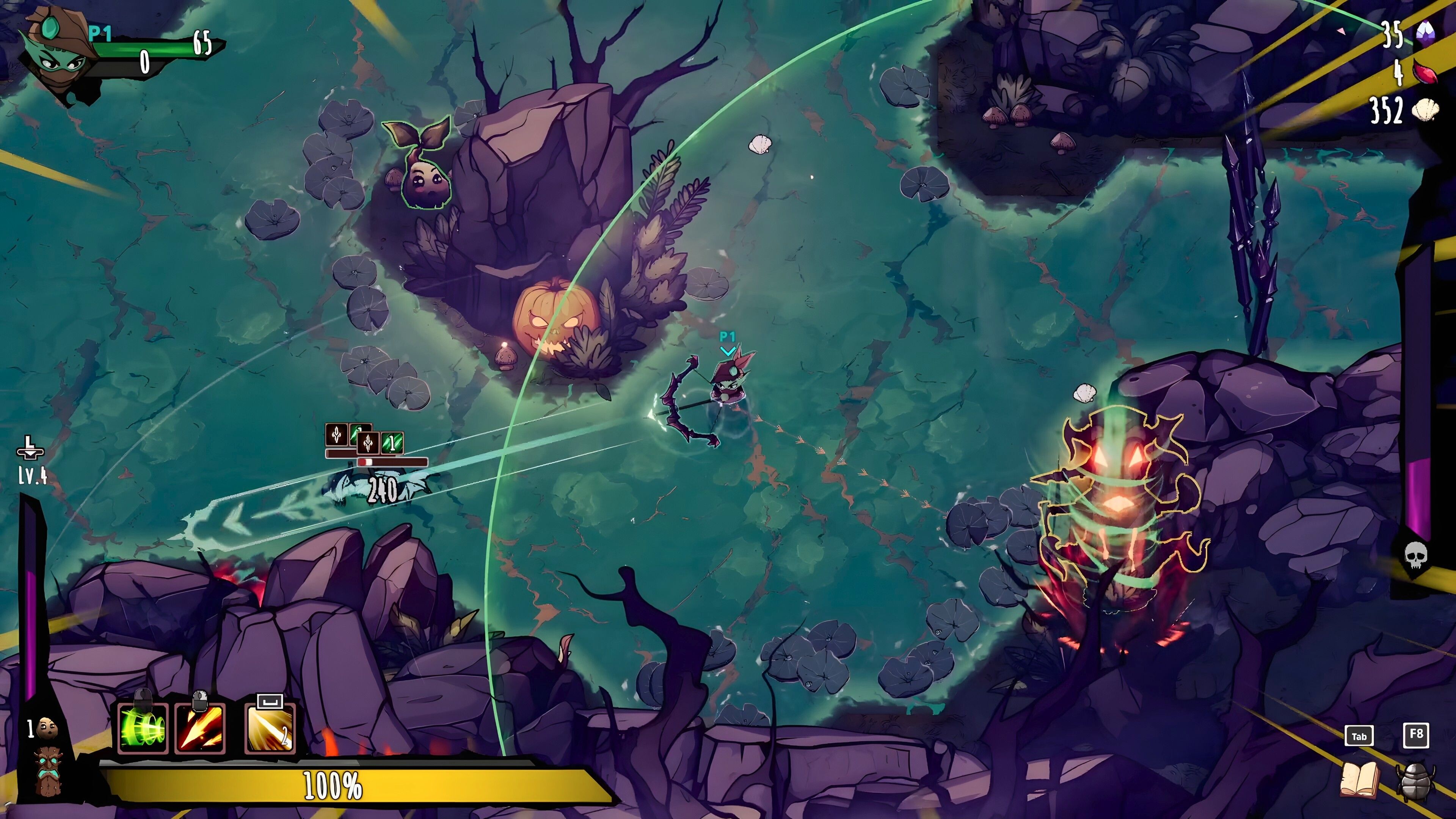This screenshot has width=1456, height=819.
Task: Activate the green piercing arrow ability
Action: click(143, 728)
